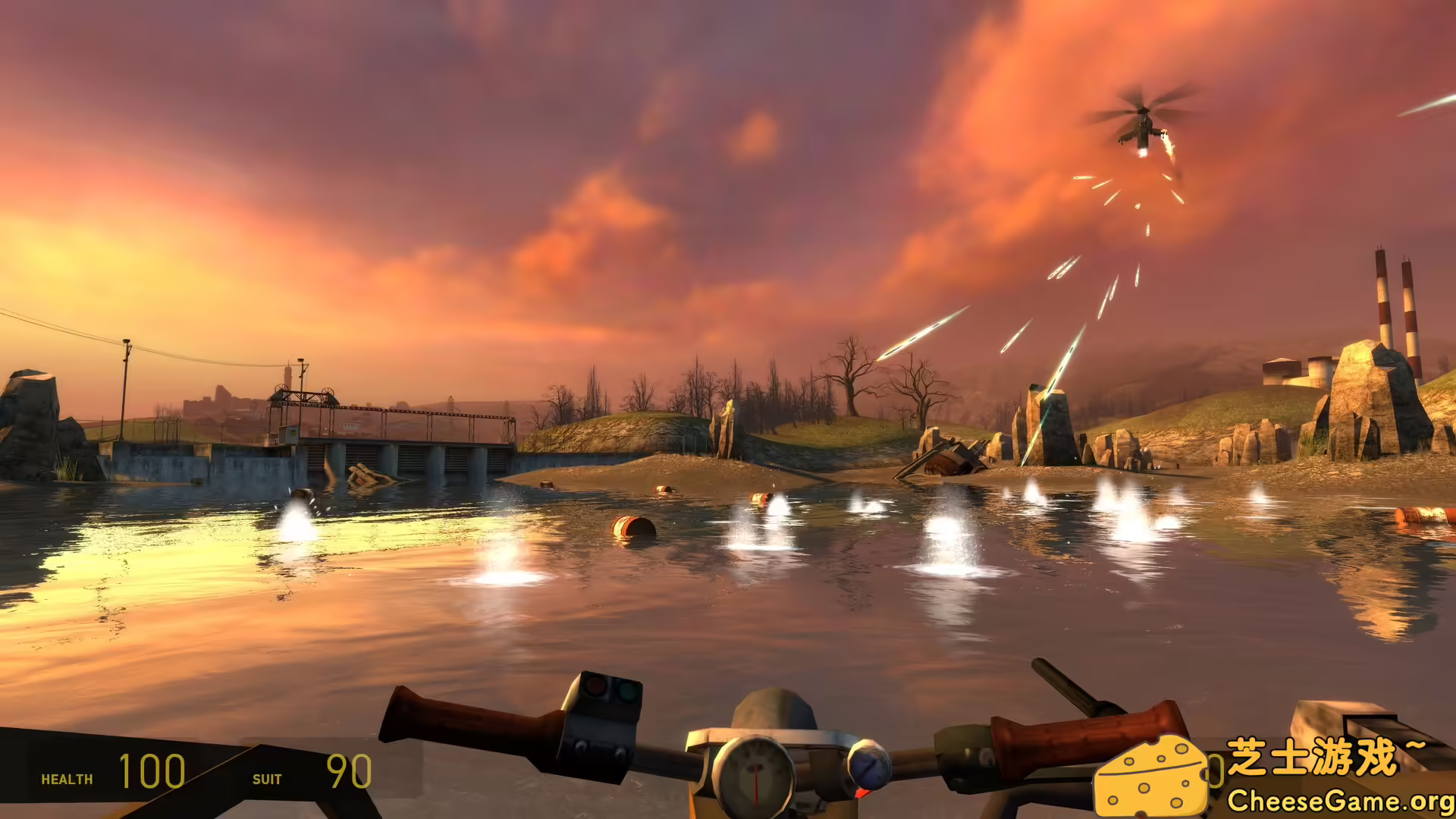
Task: Click the SUIT label text in the HUD
Action: [x=268, y=779]
